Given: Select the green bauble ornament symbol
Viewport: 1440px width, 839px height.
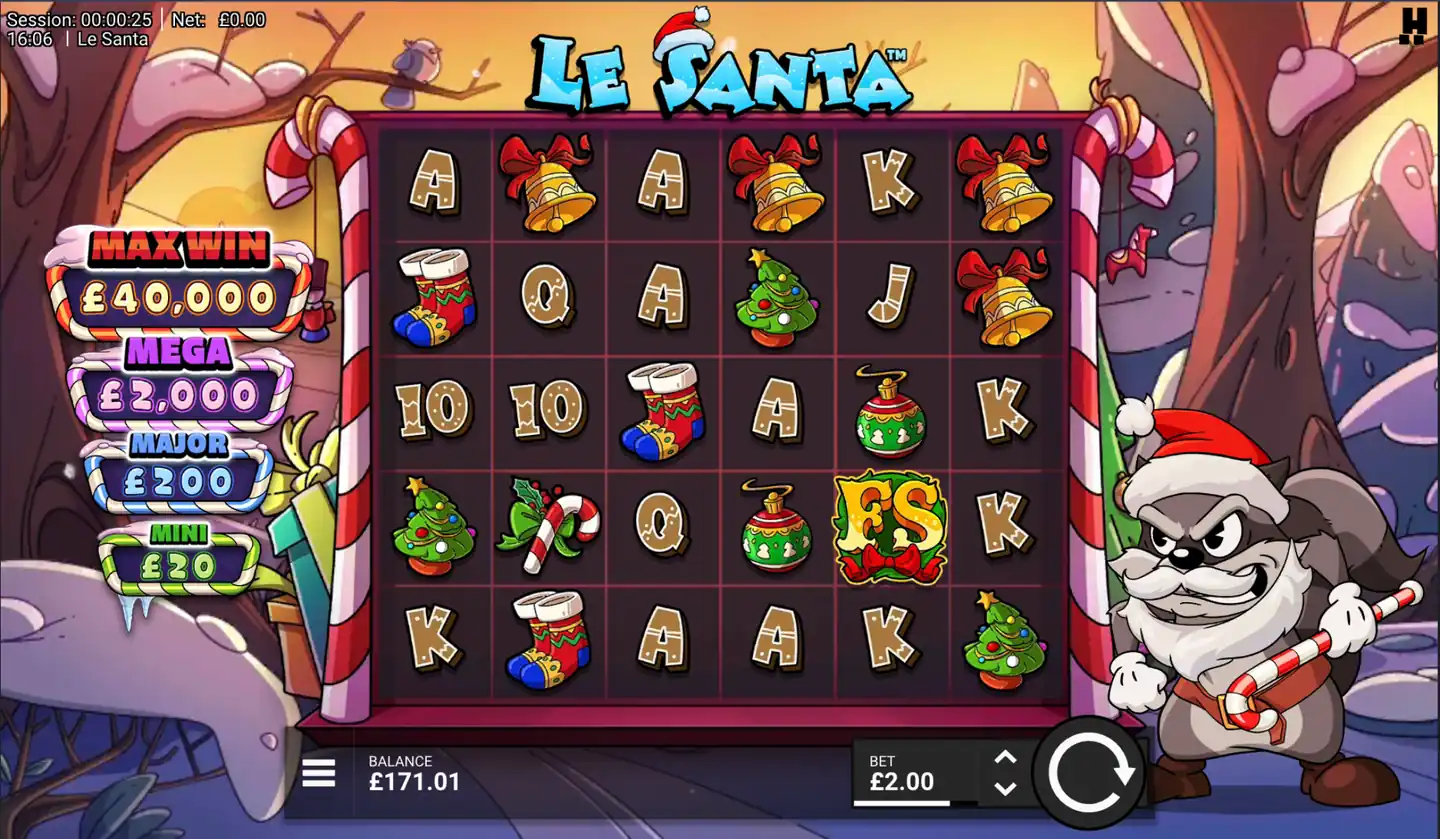Looking at the screenshot, I should [x=888, y=410].
